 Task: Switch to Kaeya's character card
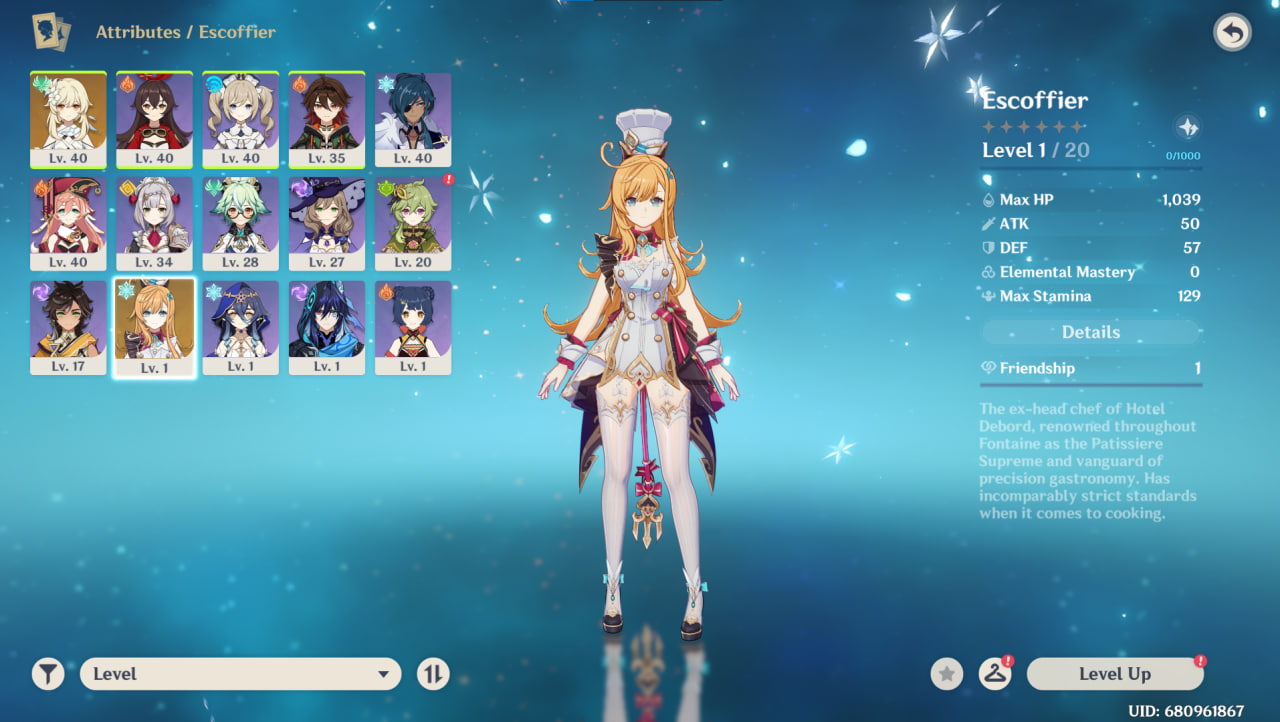(412, 119)
